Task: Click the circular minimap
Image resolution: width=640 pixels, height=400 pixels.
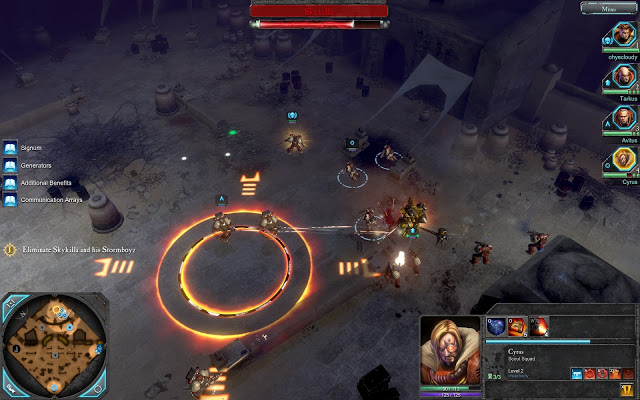Action: [52, 340]
